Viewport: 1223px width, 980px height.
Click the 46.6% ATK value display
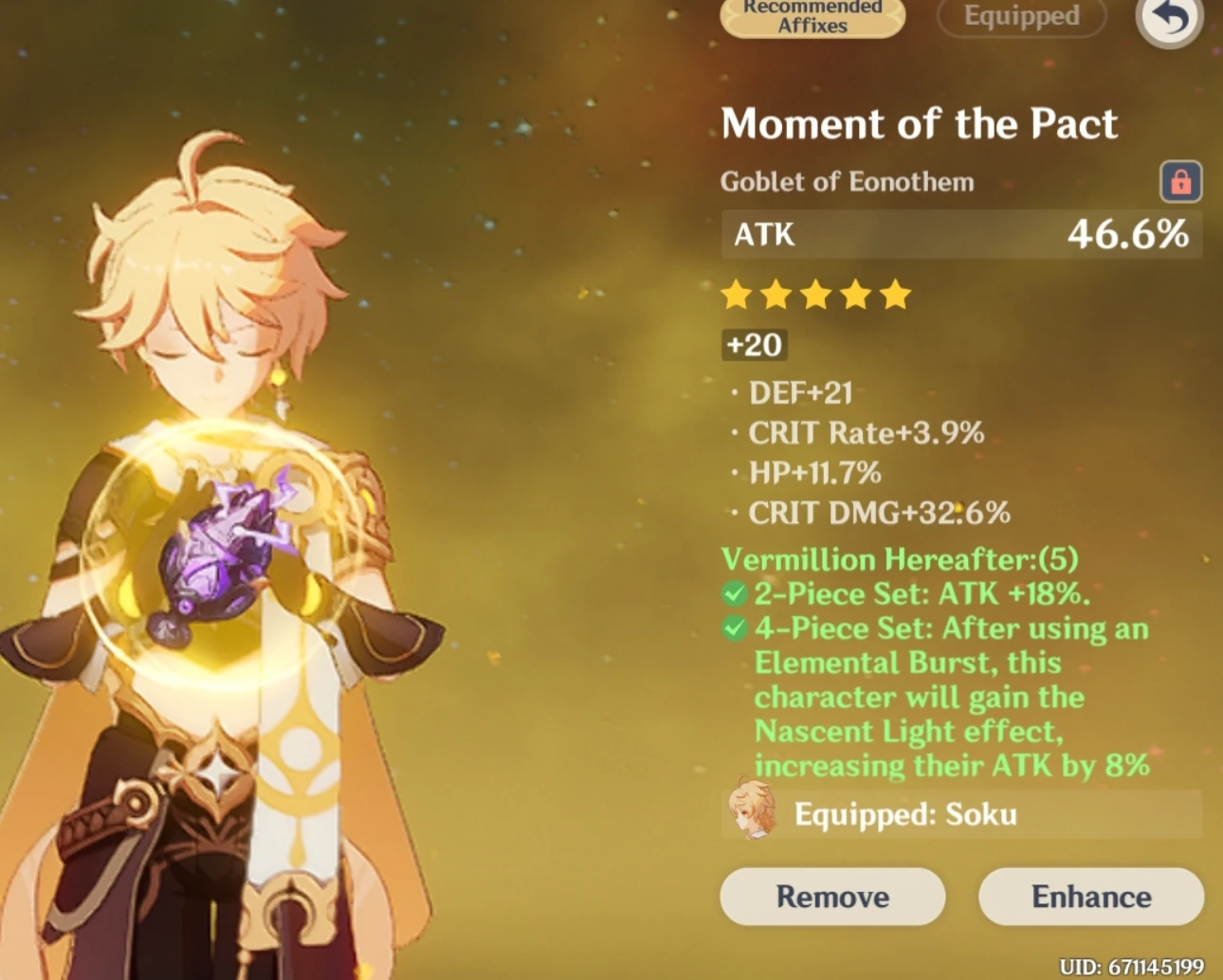1126,234
